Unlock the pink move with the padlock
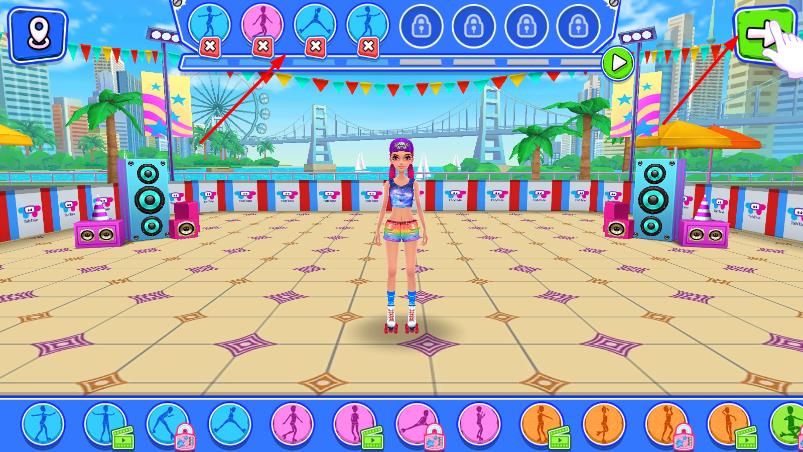This screenshot has width=803, height=452. click(x=416, y=424)
